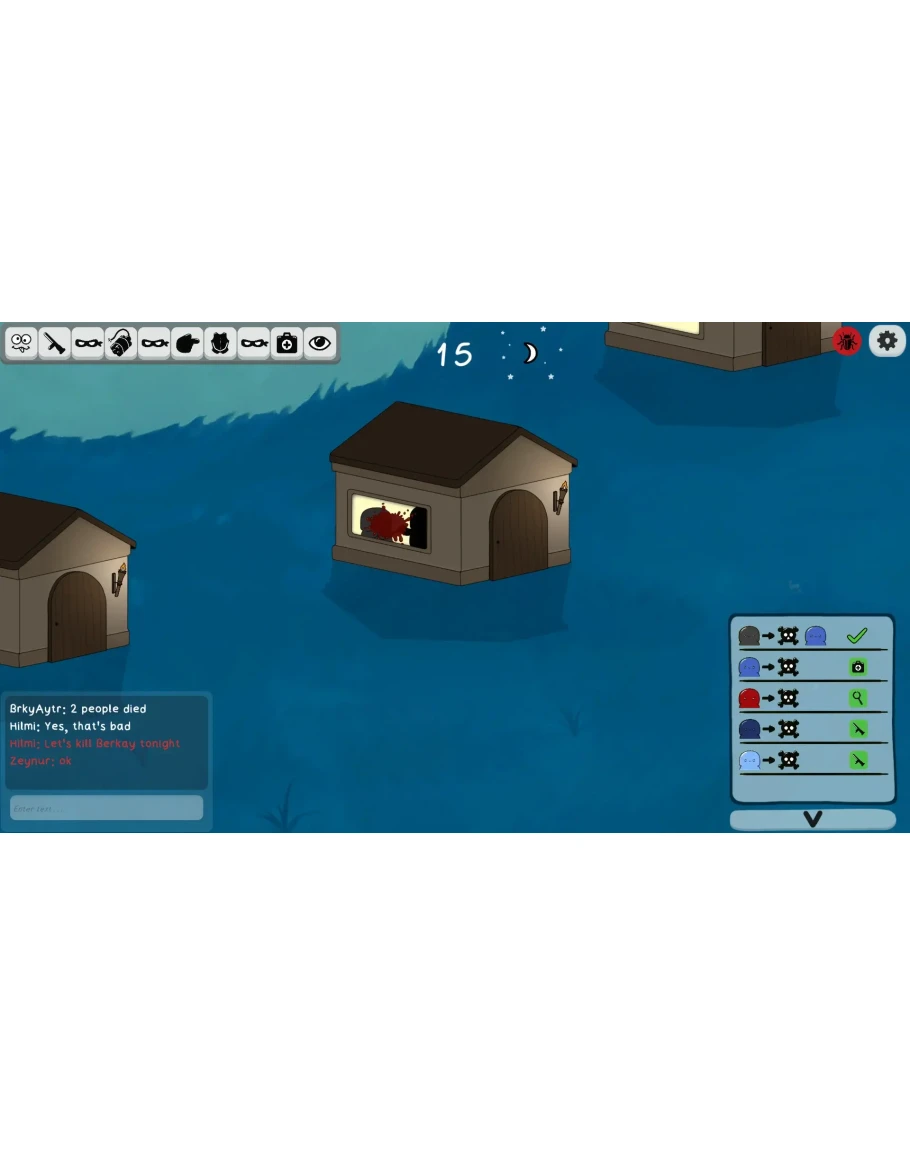The image size is (910, 1155).
Task: Pick the pointing hand role icon
Action: pos(187,343)
